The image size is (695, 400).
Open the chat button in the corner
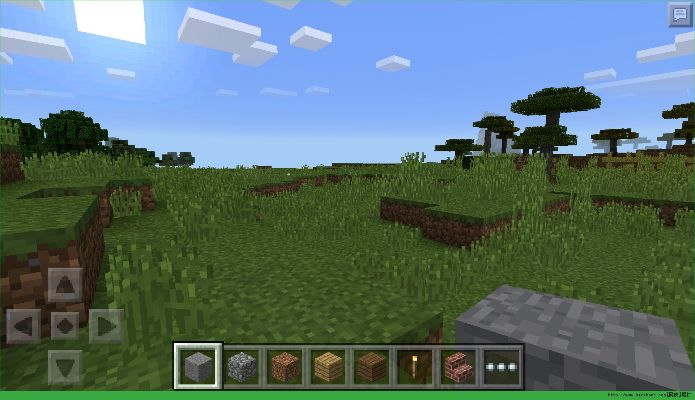click(680, 15)
